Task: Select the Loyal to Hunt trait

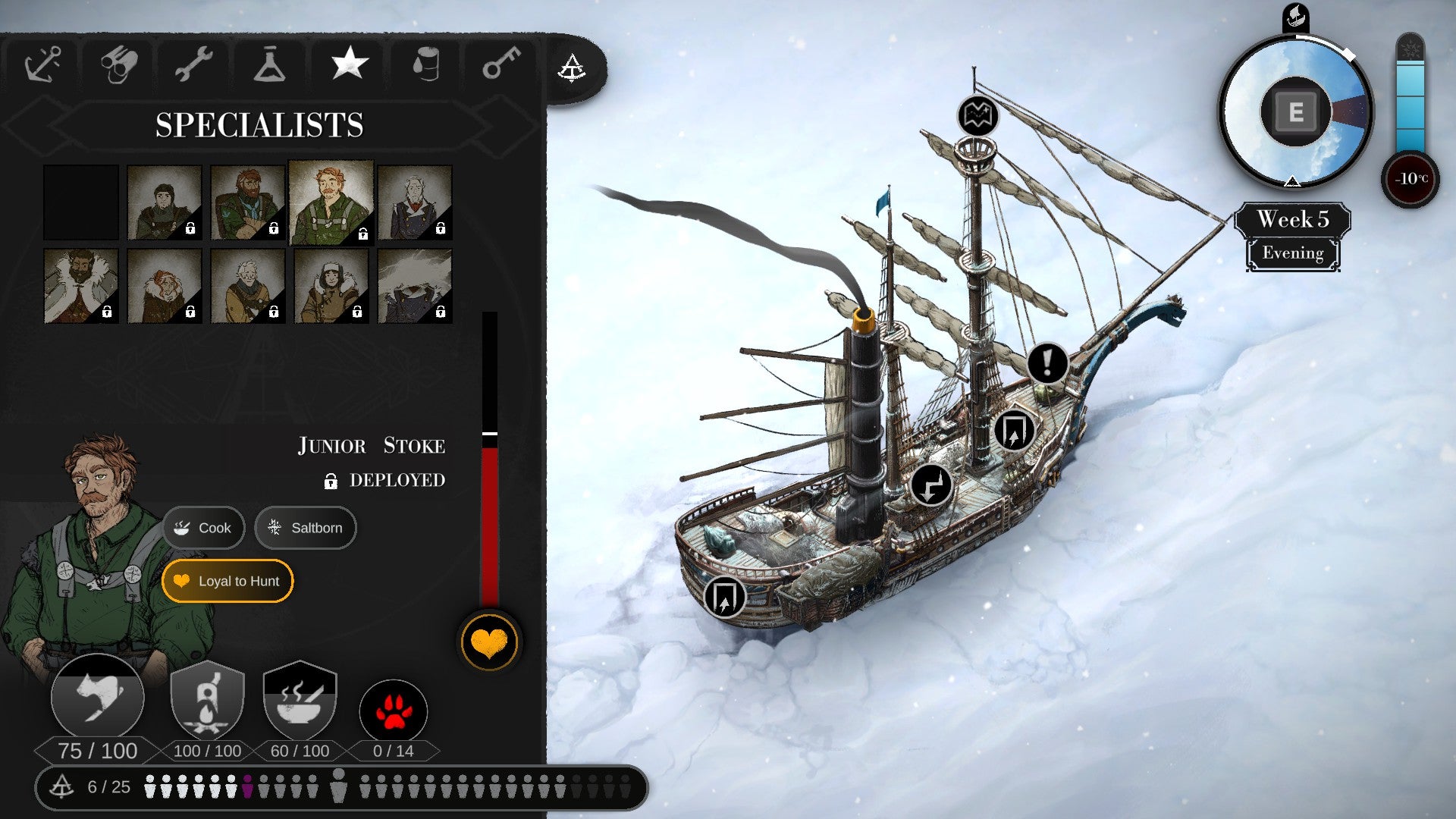Action: coord(227,581)
